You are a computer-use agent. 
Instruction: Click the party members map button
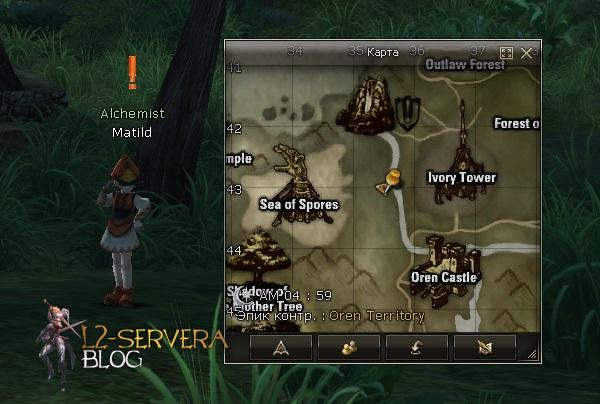(x=349, y=346)
